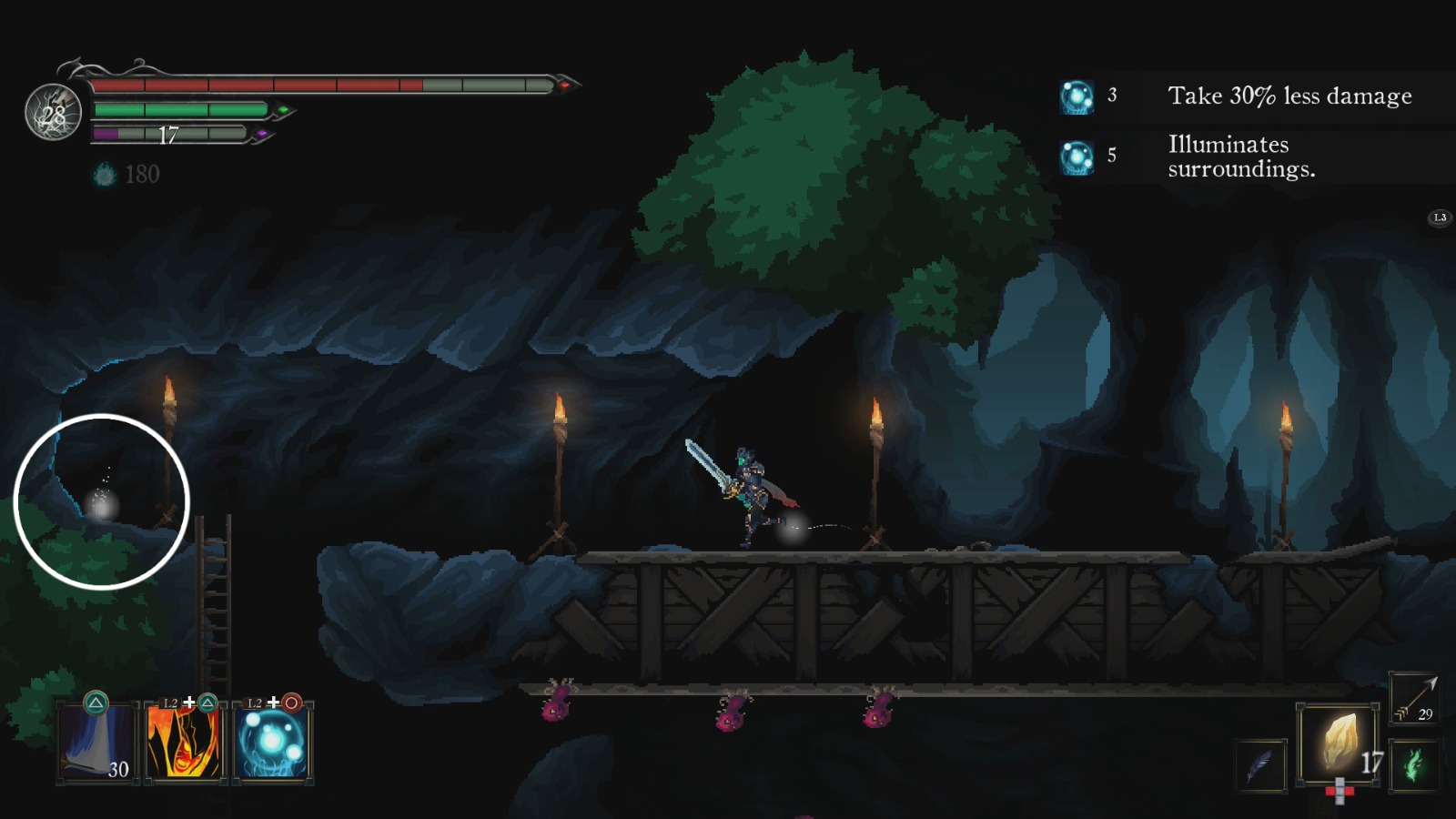Click the soul currency icon beside 180
The height and width of the screenshot is (819, 1456).
[x=104, y=175]
